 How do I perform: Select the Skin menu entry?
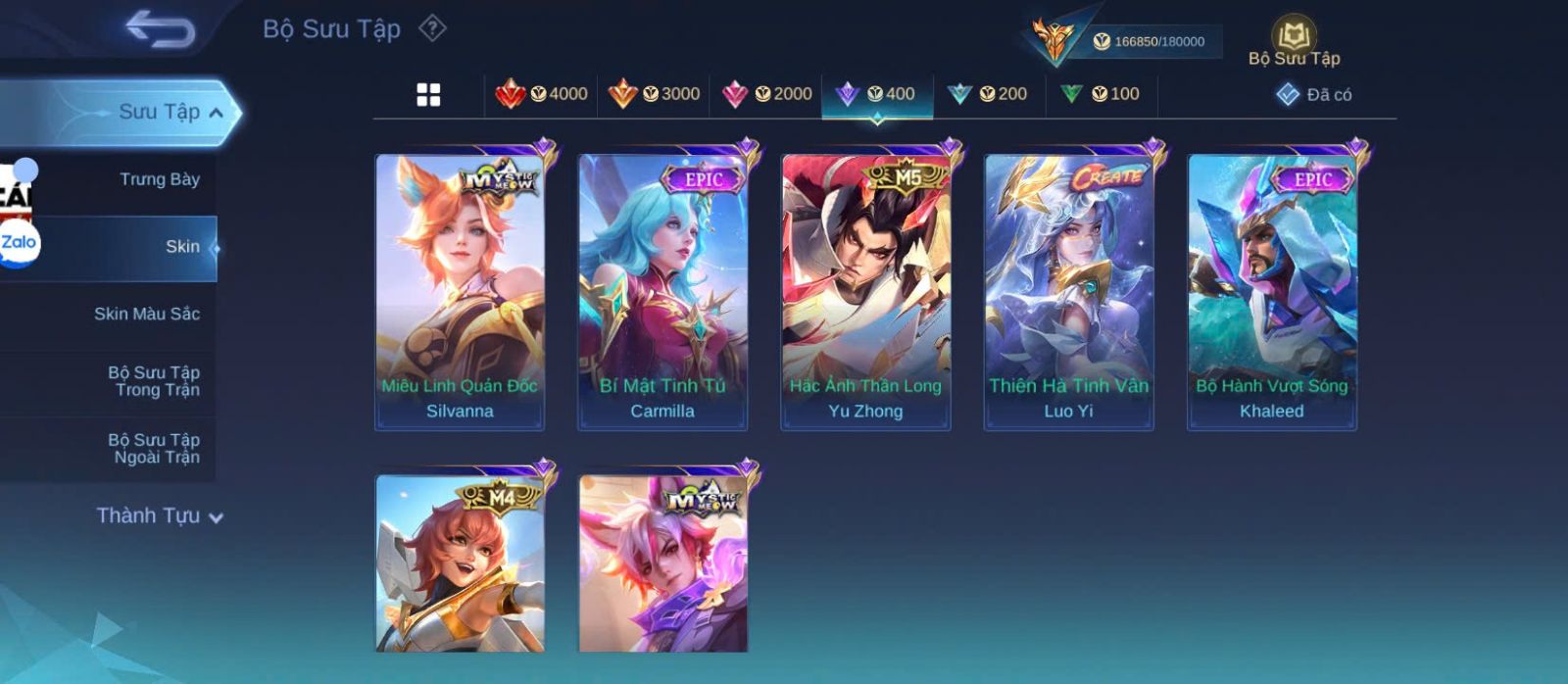click(182, 247)
